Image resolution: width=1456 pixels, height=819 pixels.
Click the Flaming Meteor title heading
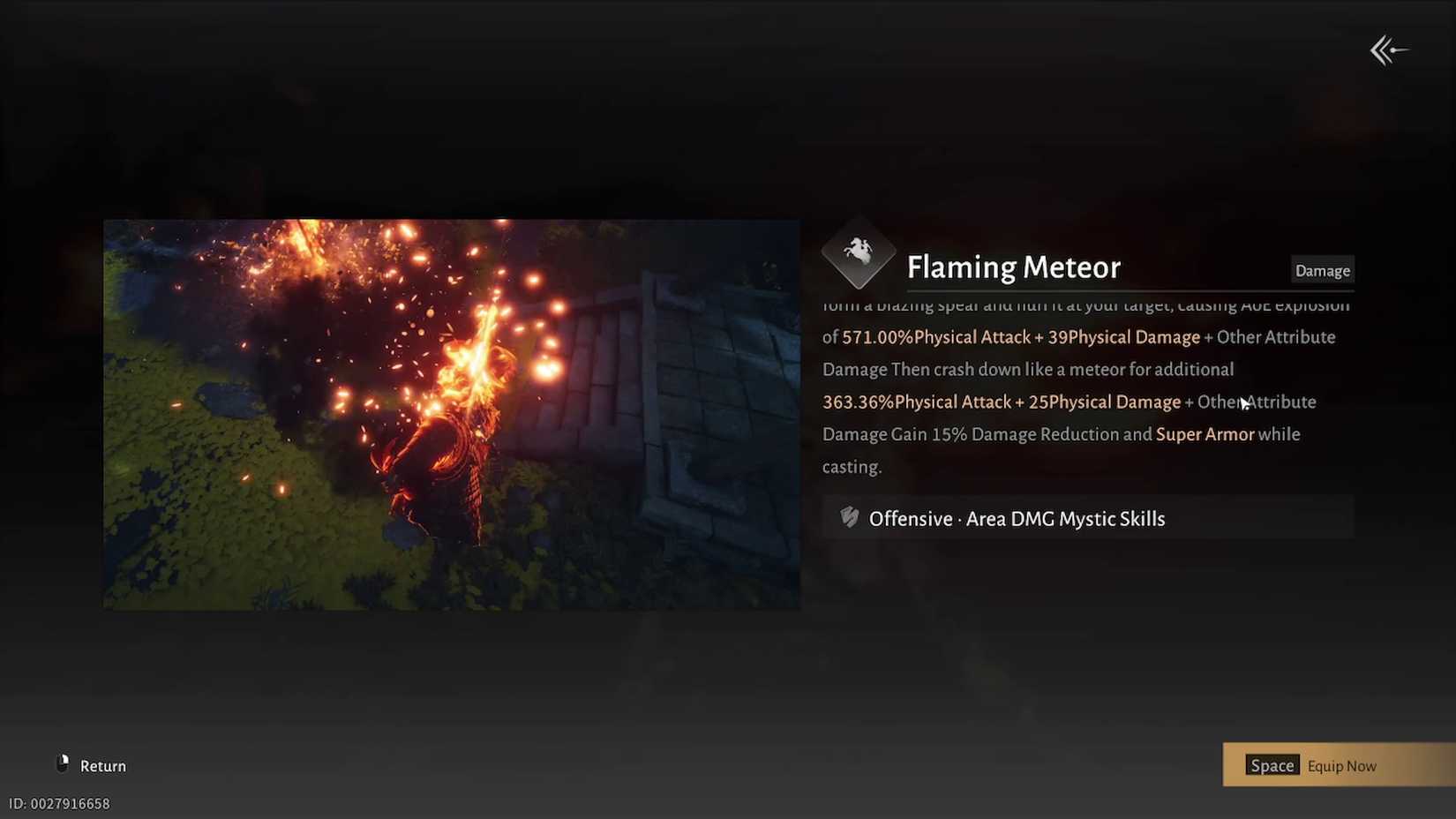click(x=1013, y=267)
